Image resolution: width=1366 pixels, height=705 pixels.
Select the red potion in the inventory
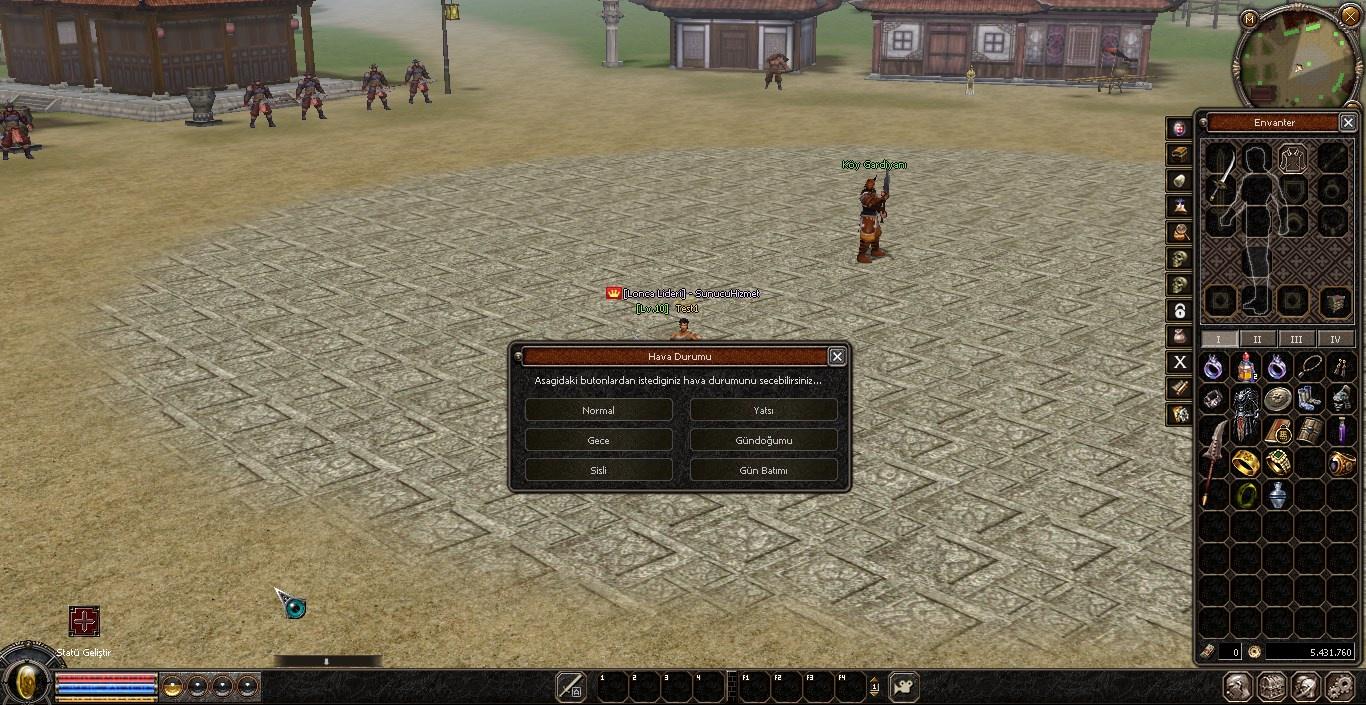point(1245,367)
